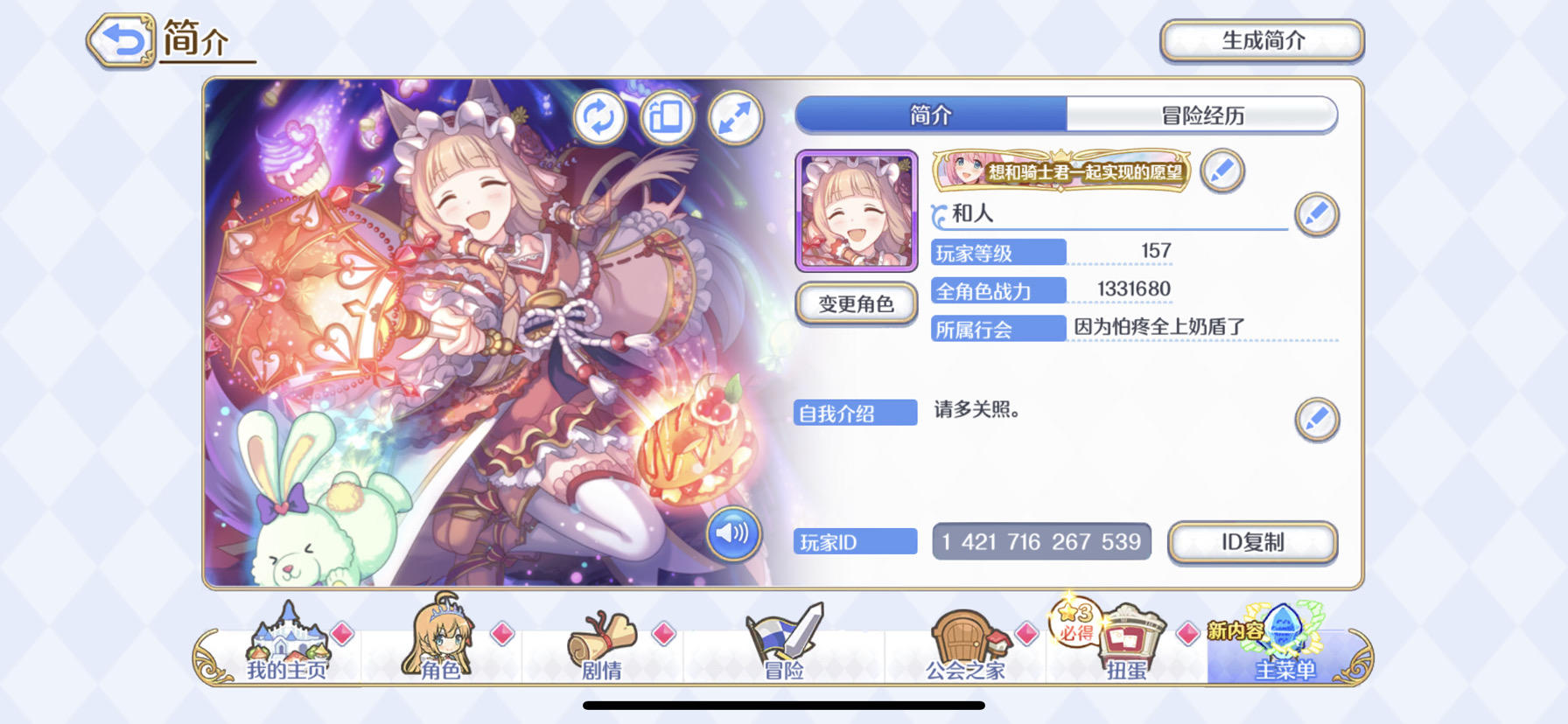Image resolution: width=1568 pixels, height=724 pixels.
Task: Tap the back arrow icon
Action: click(x=121, y=38)
